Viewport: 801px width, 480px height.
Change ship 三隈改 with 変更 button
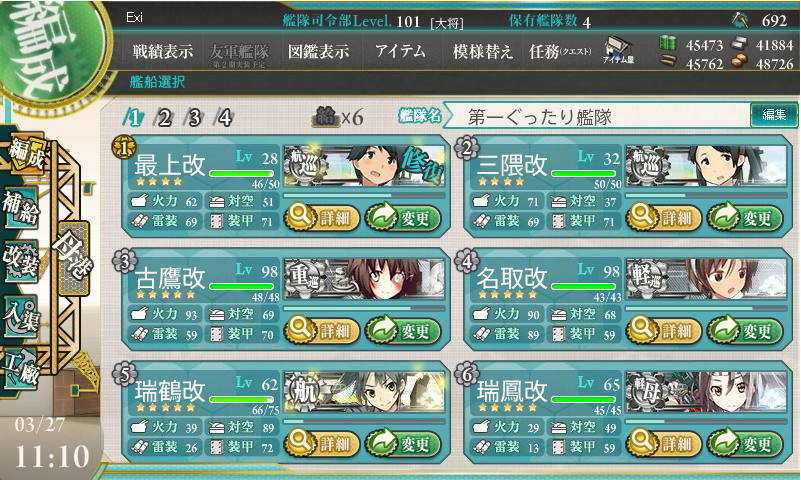tap(744, 217)
